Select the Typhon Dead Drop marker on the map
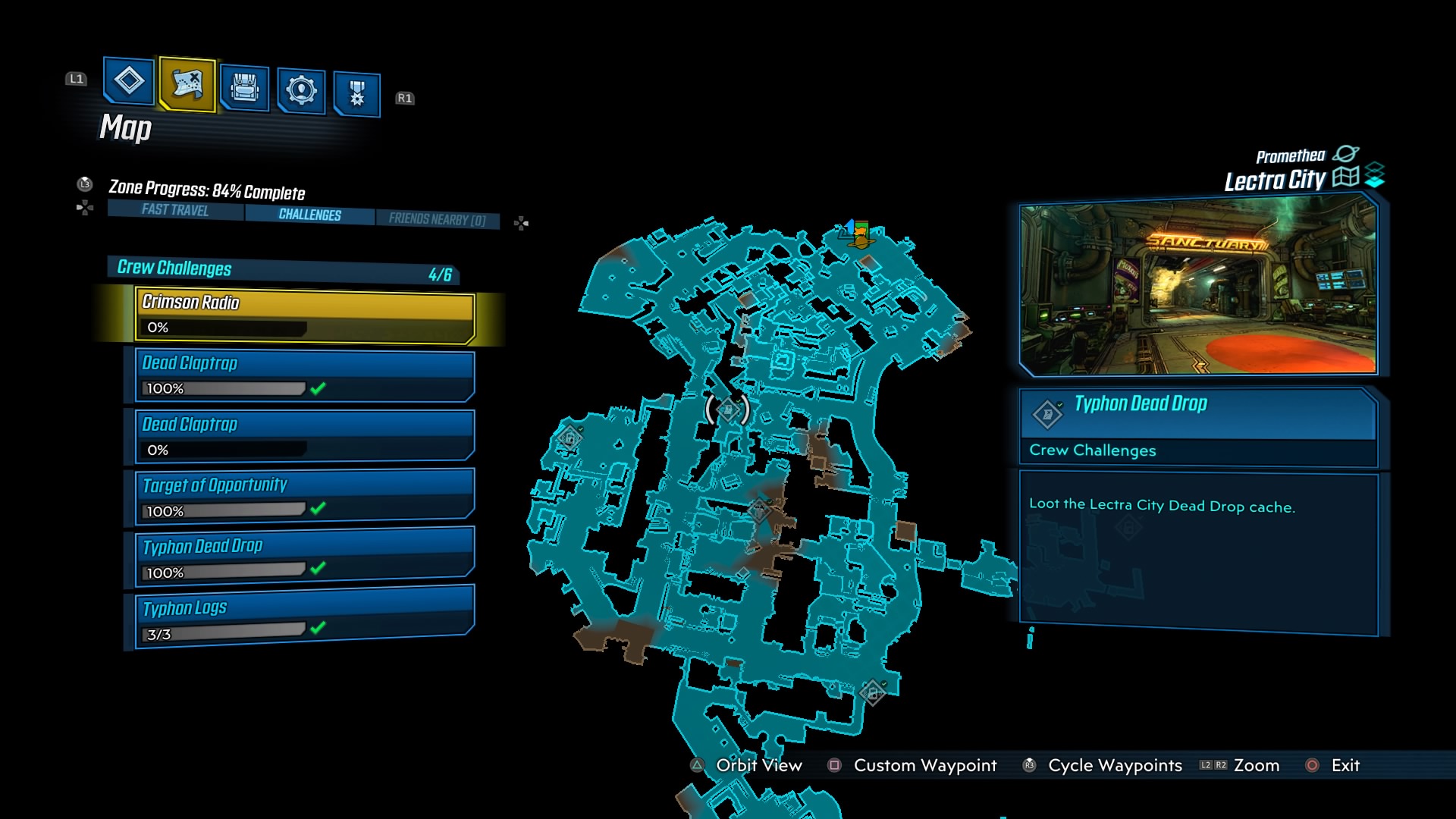This screenshot has width=1456, height=819. tap(726, 409)
